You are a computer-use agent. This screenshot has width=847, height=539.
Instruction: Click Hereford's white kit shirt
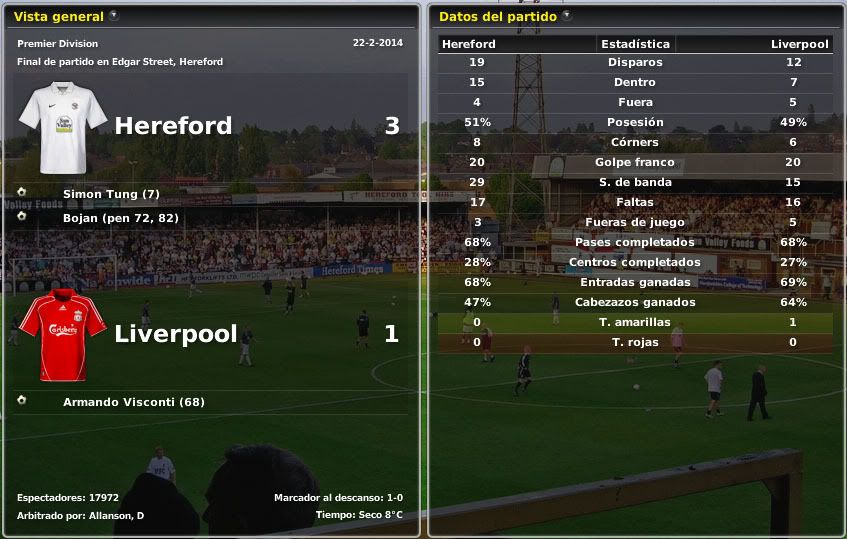(x=62, y=128)
